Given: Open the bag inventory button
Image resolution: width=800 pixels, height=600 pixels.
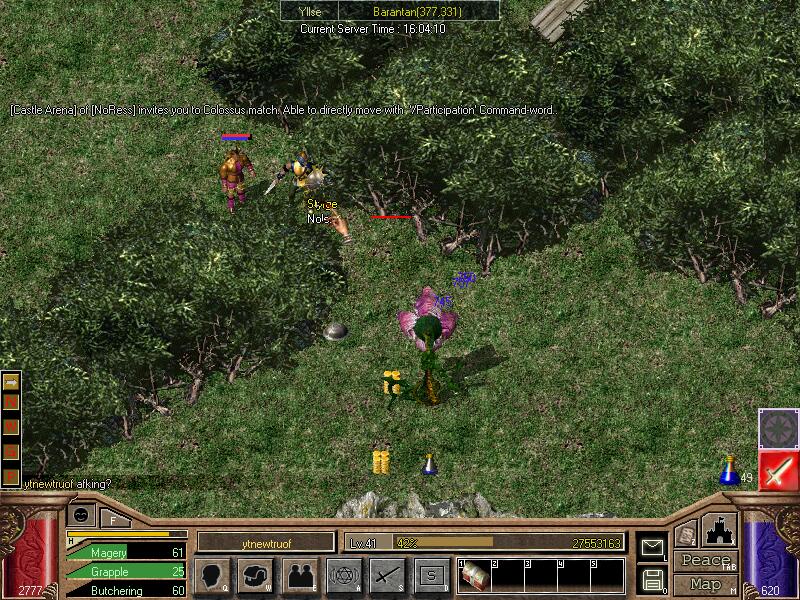Looking at the screenshot, I should [256, 576].
